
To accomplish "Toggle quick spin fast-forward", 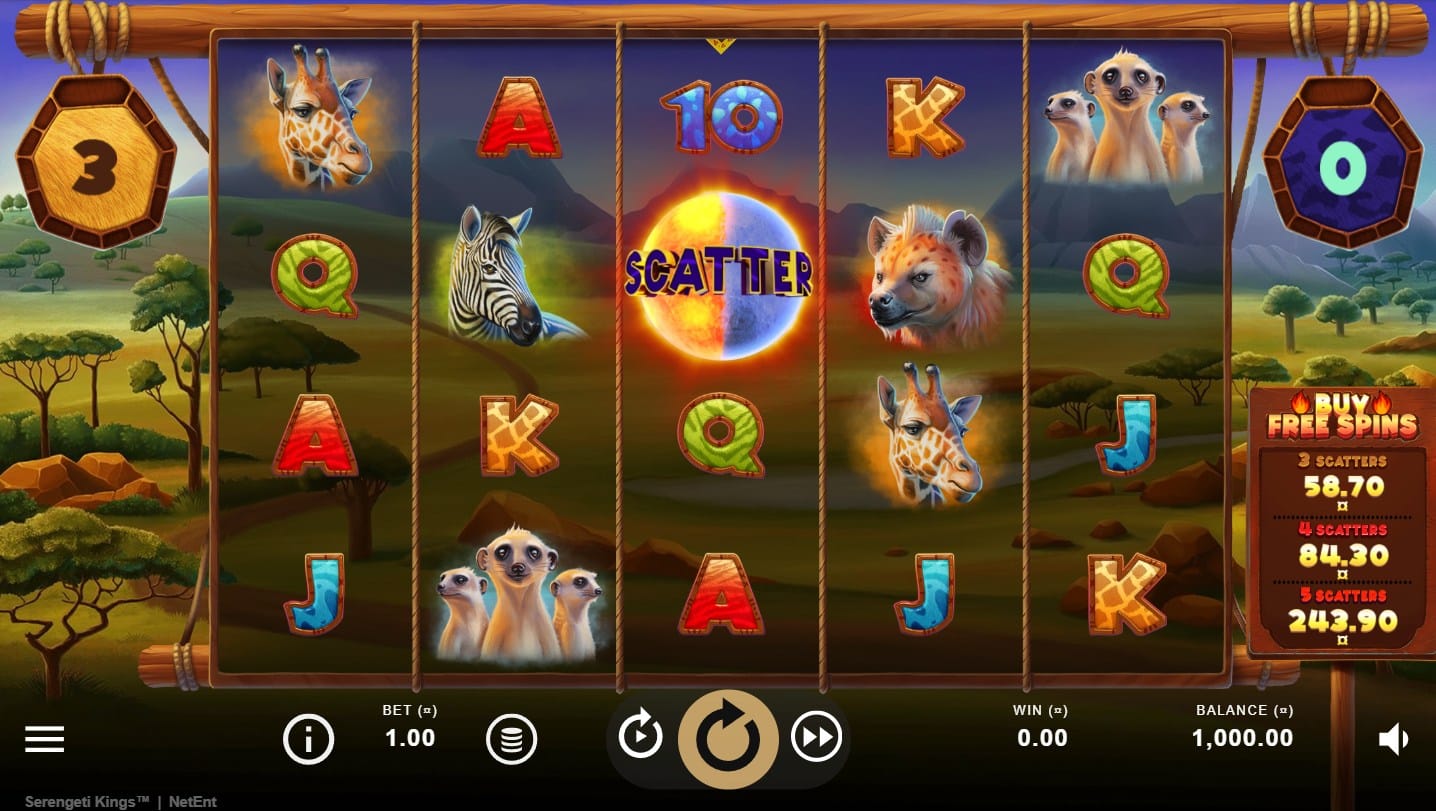I will (x=816, y=739).
